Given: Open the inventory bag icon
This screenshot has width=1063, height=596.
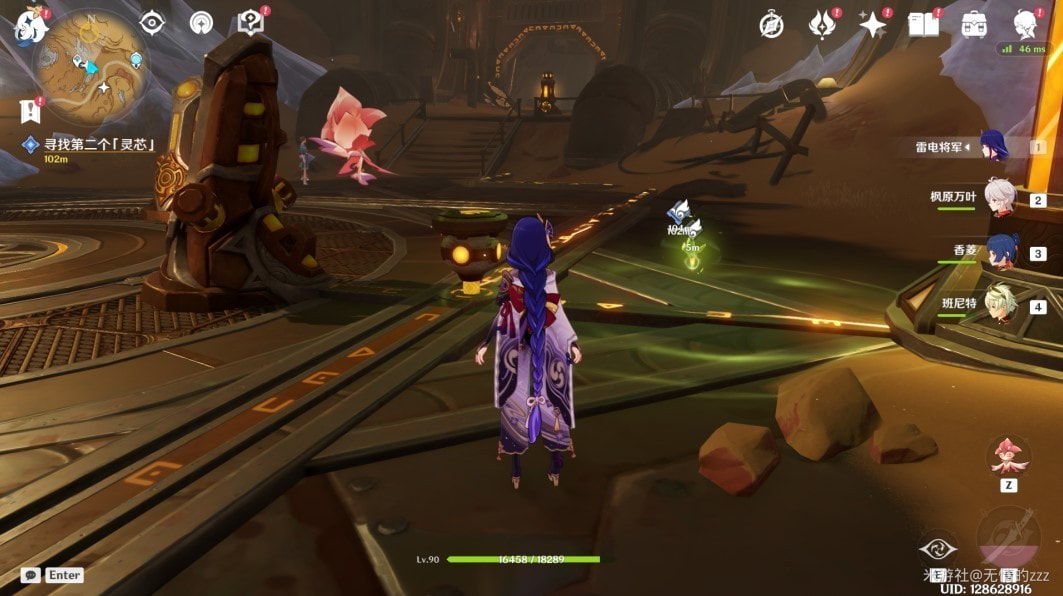Looking at the screenshot, I should point(974,25).
